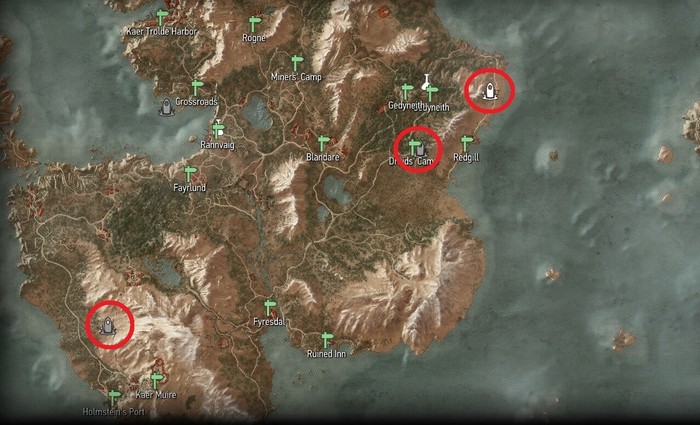The image size is (700, 425).
Task: Choose the Ruined Inn signpost
Action: point(325,339)
